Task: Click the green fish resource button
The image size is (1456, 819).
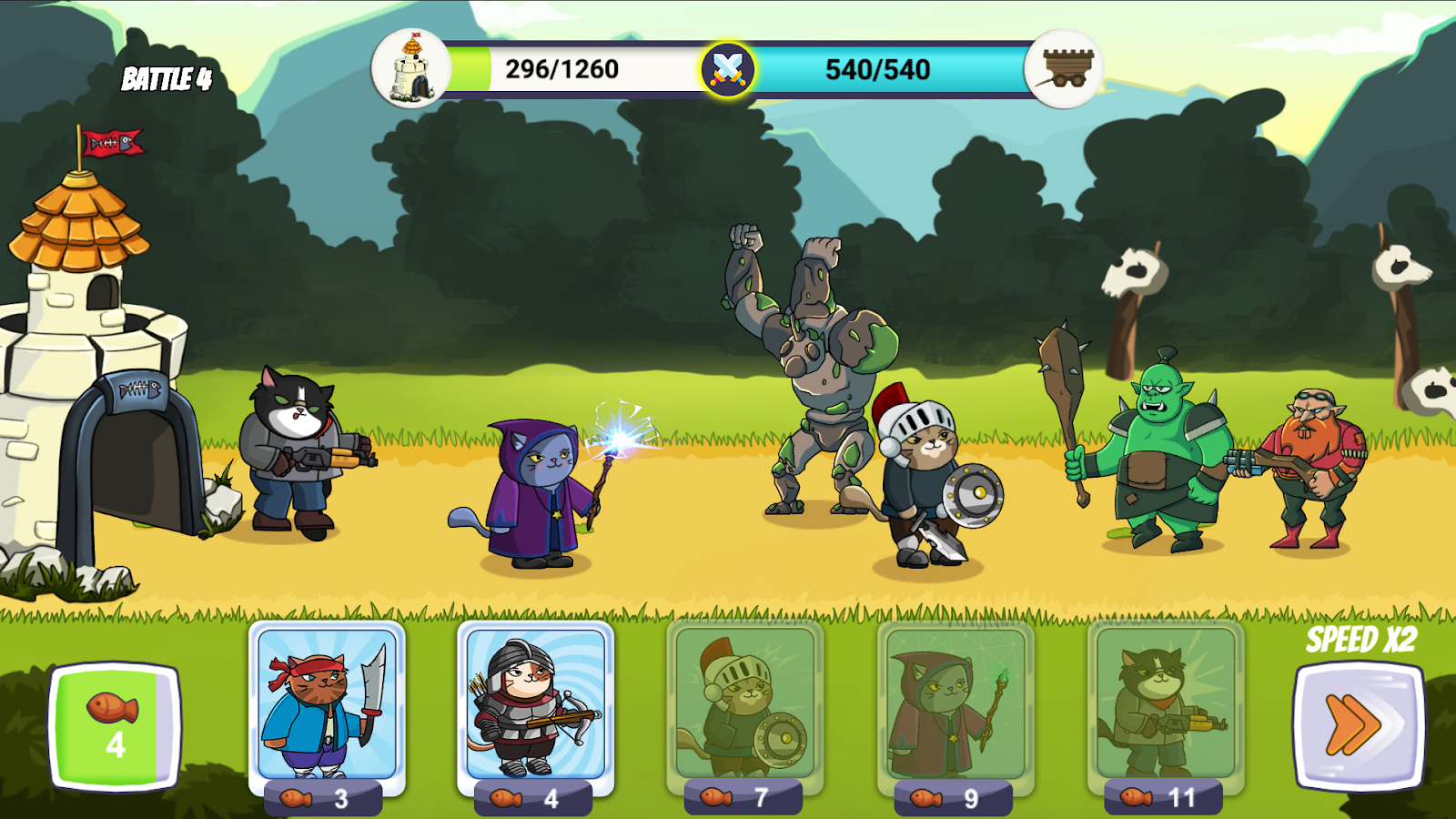Action: [115, 725]
